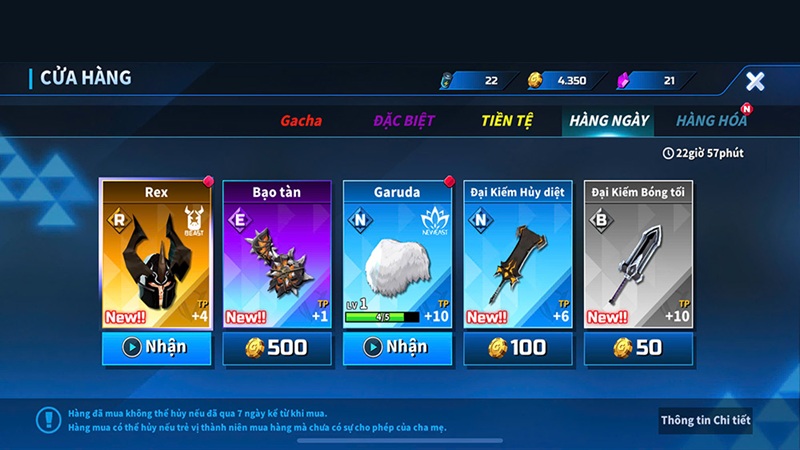Switch to the Gacha tab
This screenshot has height=450, width=800.
[300, 121]
